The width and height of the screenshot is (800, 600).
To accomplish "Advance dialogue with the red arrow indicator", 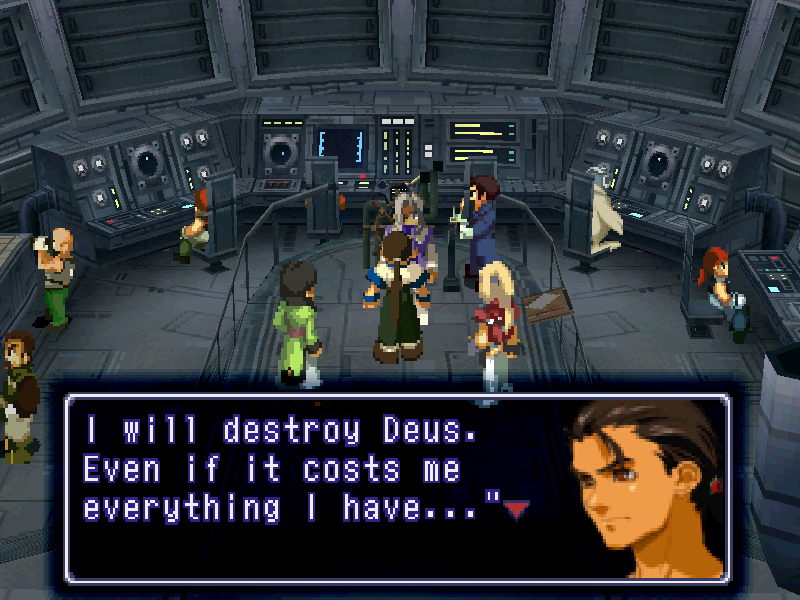I will point(516,511).
